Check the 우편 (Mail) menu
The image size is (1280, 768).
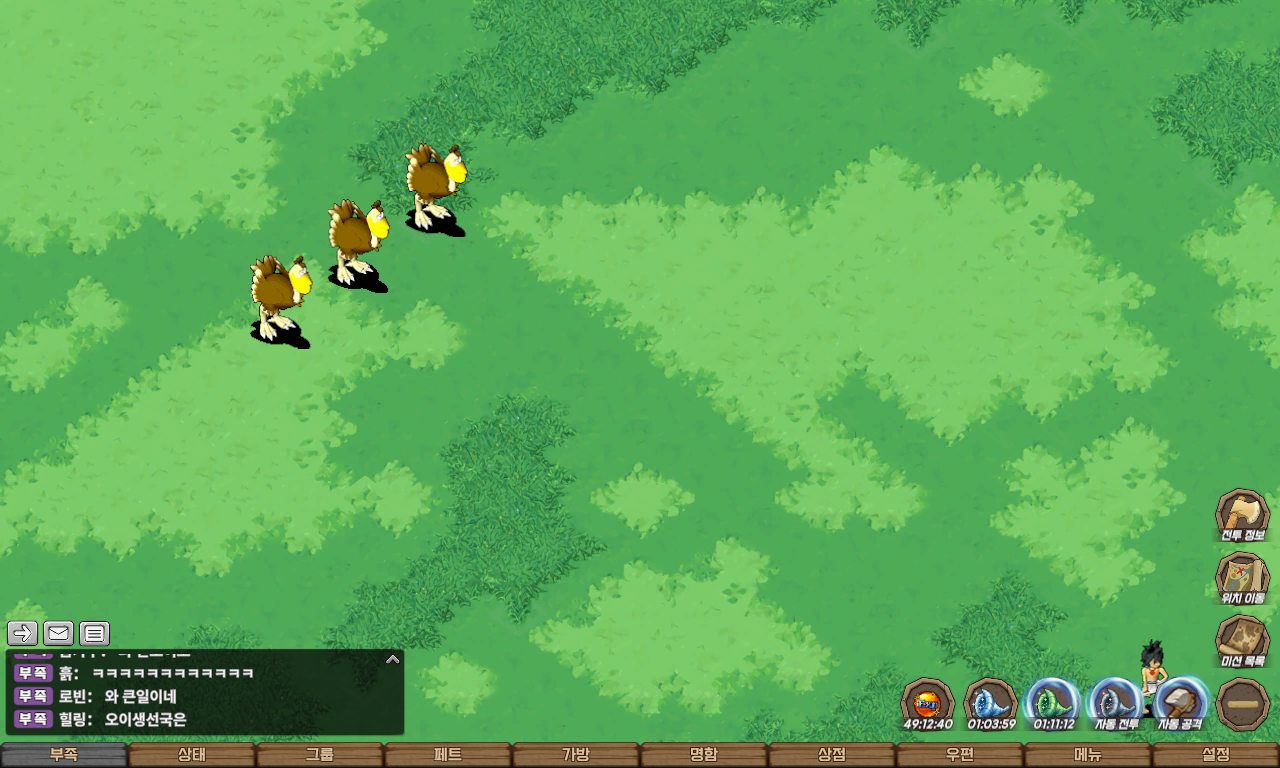[960, 755]
